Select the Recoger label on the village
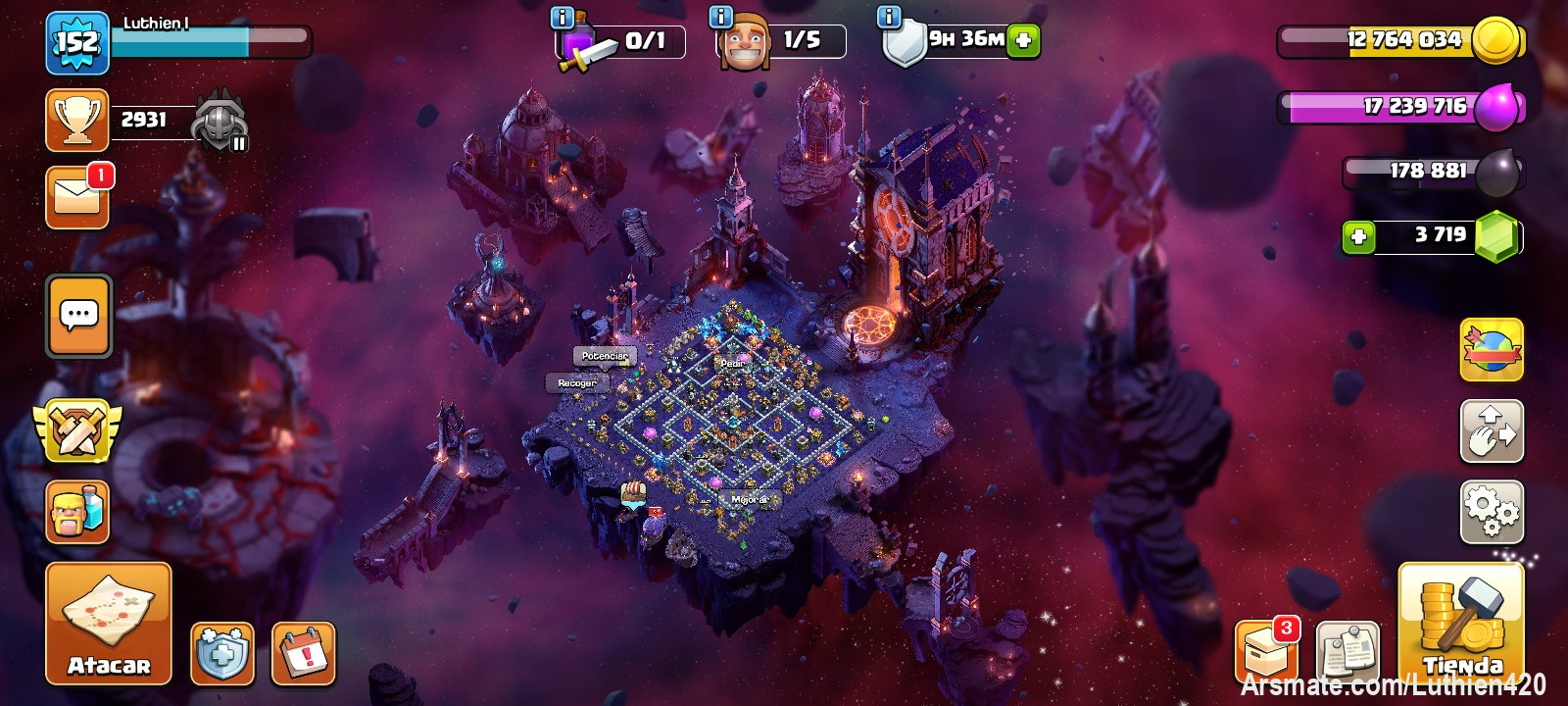The height and width of the screenshot is (706, 1568). click(576, 383)
